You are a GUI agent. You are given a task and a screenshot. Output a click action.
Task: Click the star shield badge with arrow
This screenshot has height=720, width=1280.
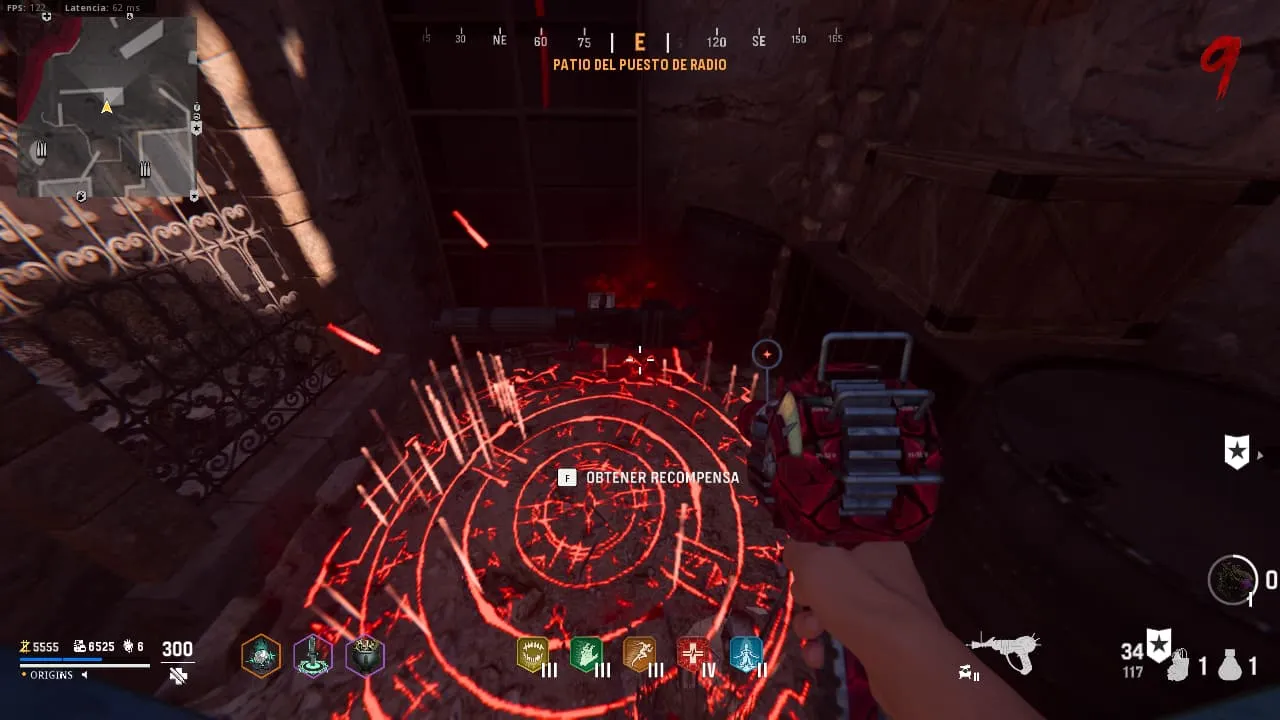click(1237, 451)
